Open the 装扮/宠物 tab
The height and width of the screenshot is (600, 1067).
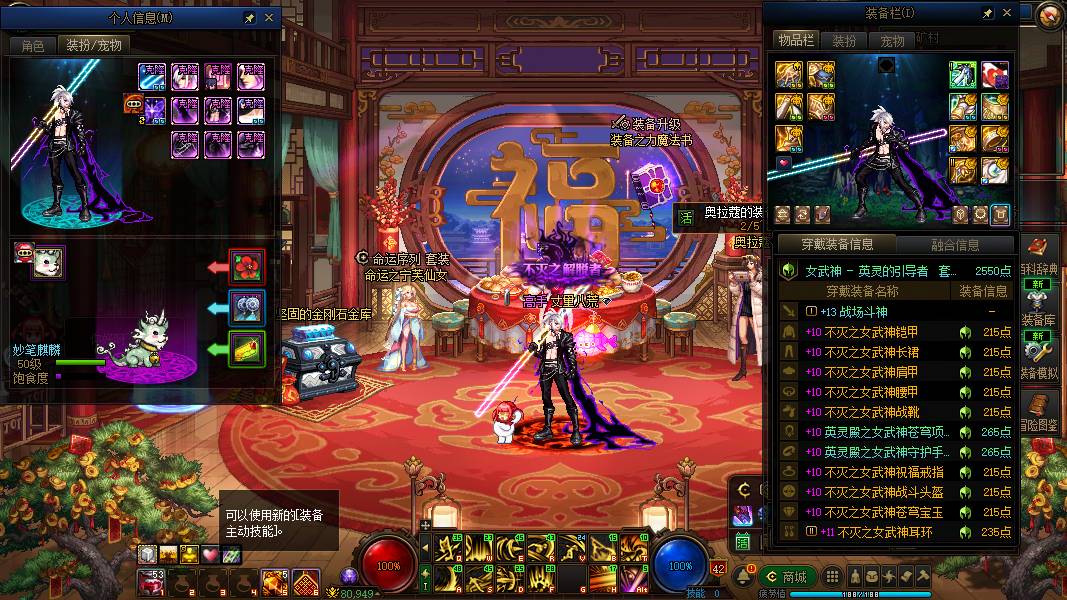93,45
